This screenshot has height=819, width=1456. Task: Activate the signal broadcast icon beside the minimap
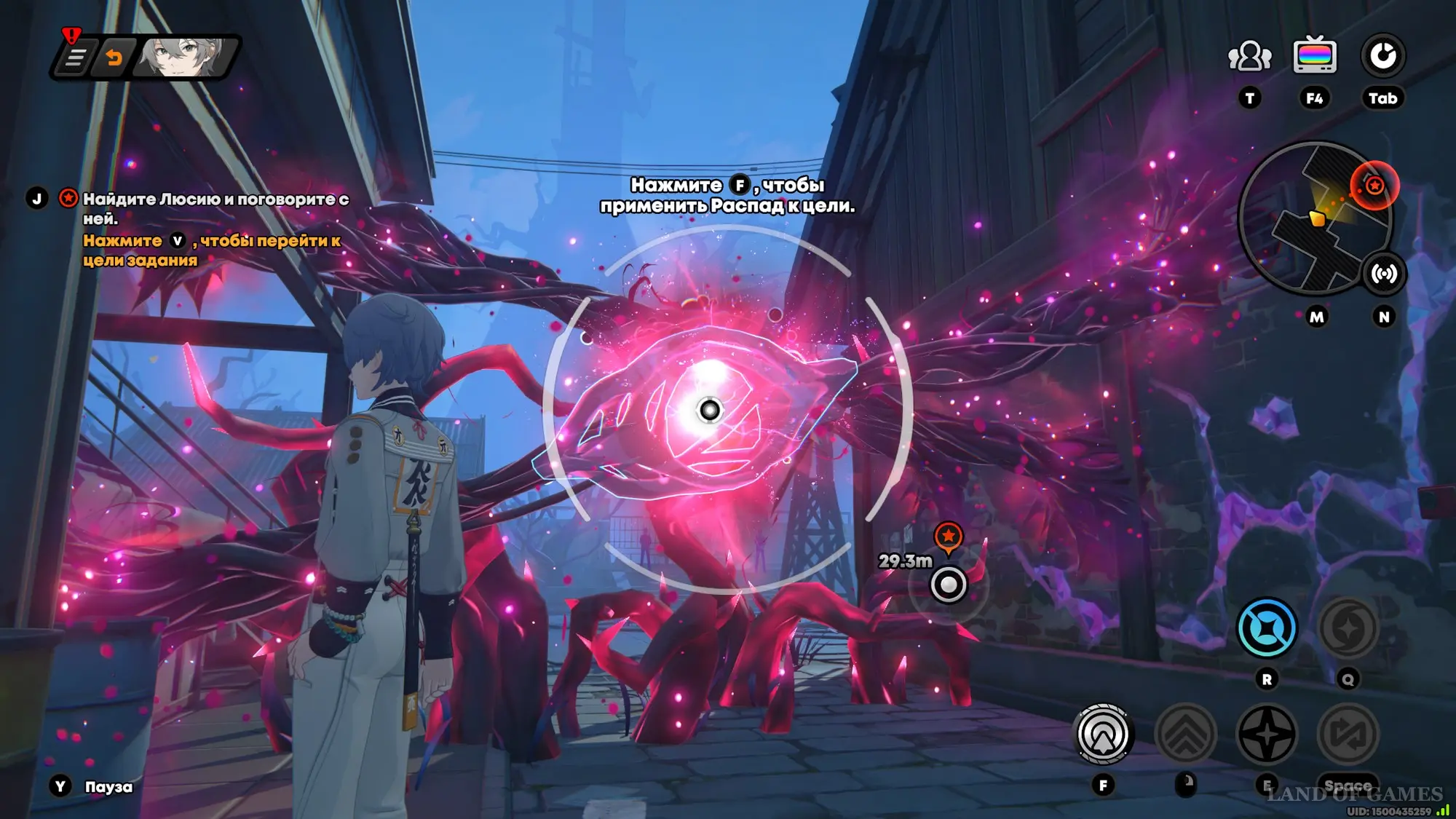click(x=1383, y=274)
